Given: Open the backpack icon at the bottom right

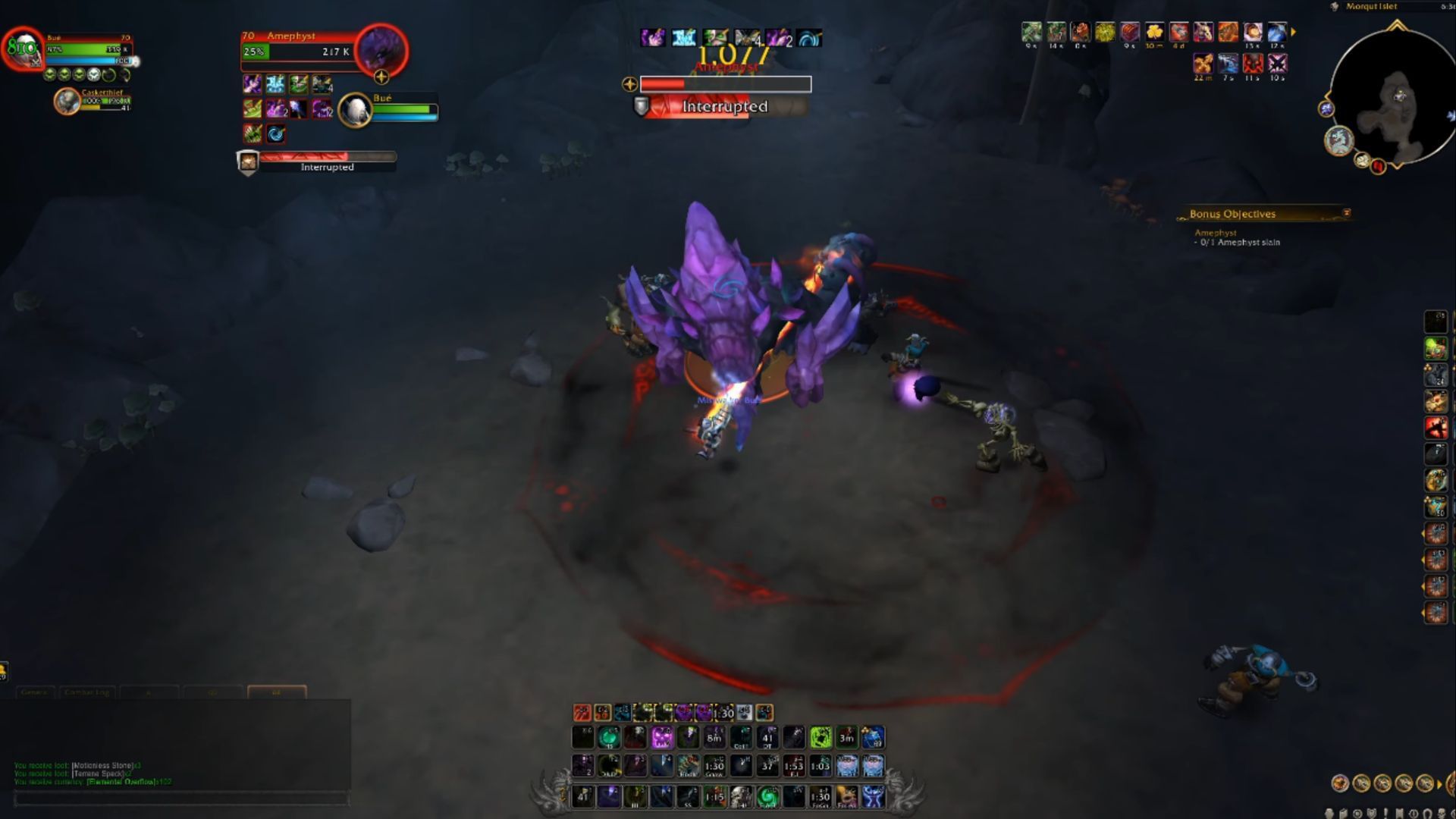Looking at the screenshot, I should coord(1451,783).
